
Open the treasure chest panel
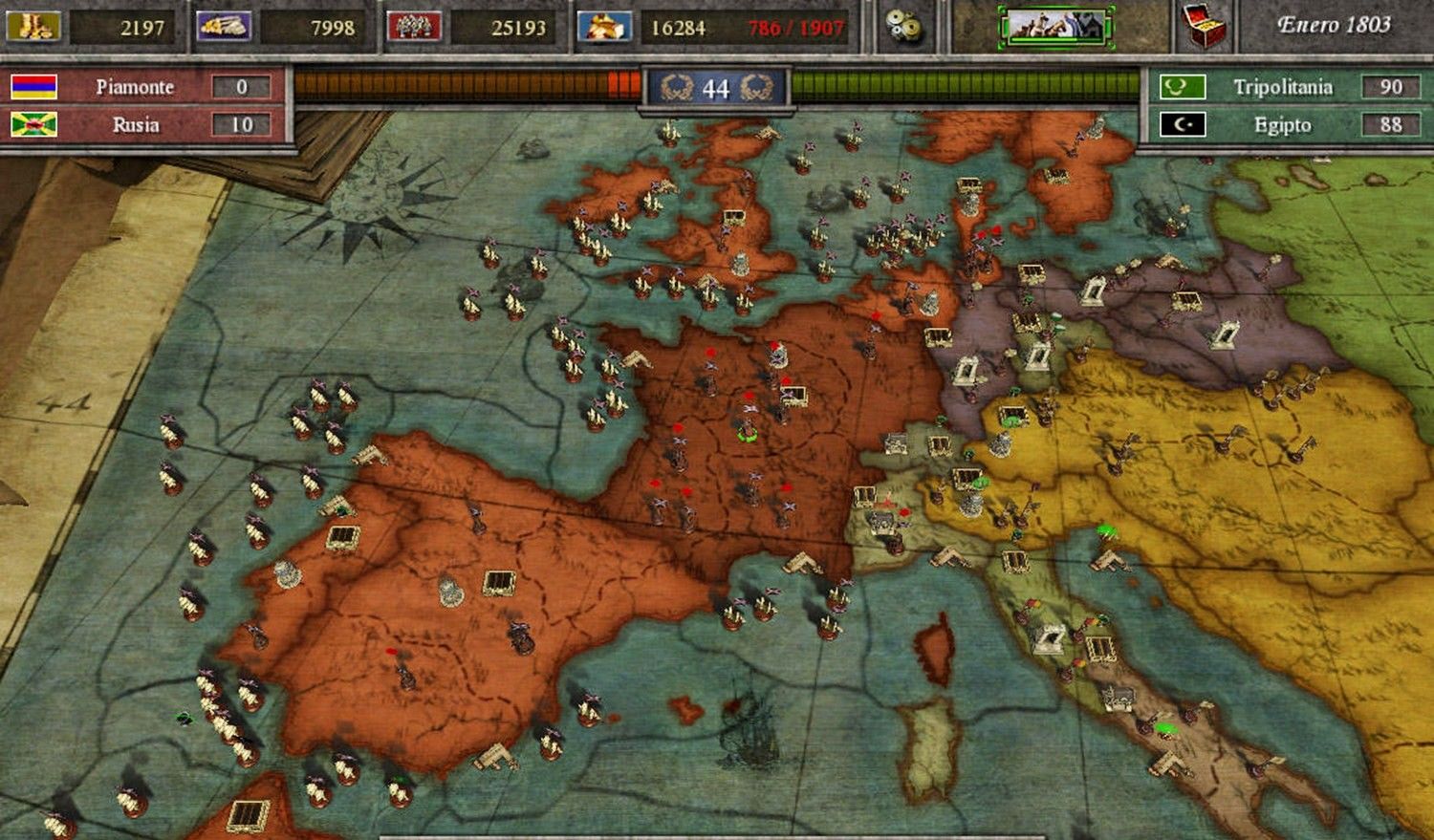(x=1205, y=26)
